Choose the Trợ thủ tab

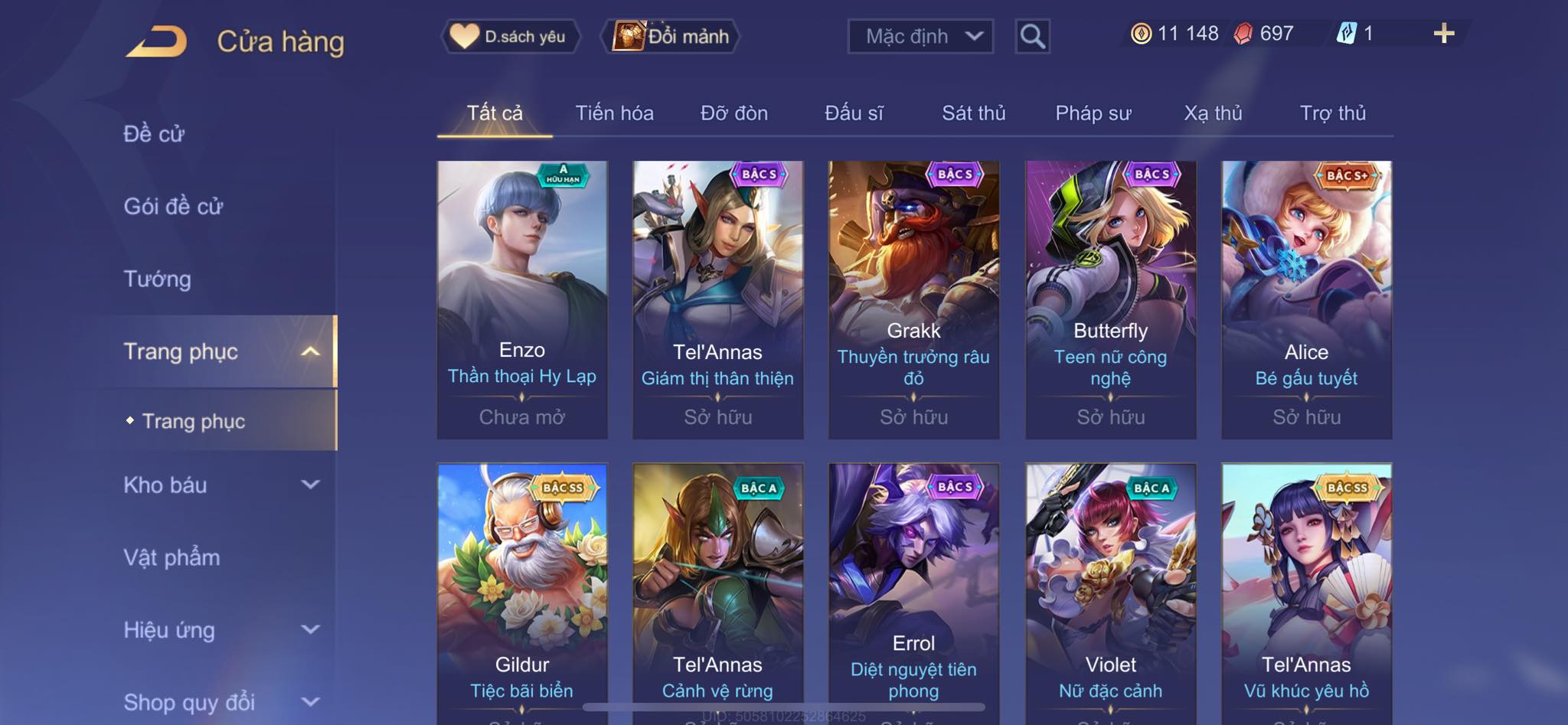point(1332,113)
